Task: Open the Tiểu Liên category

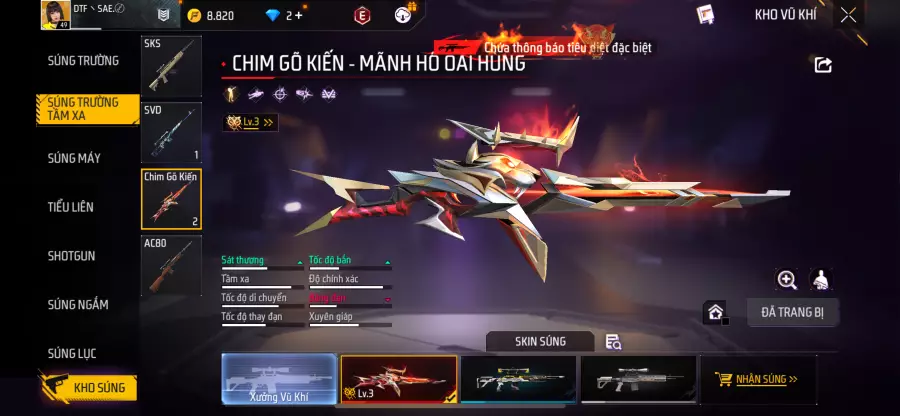Action: [x=70, y=207]
